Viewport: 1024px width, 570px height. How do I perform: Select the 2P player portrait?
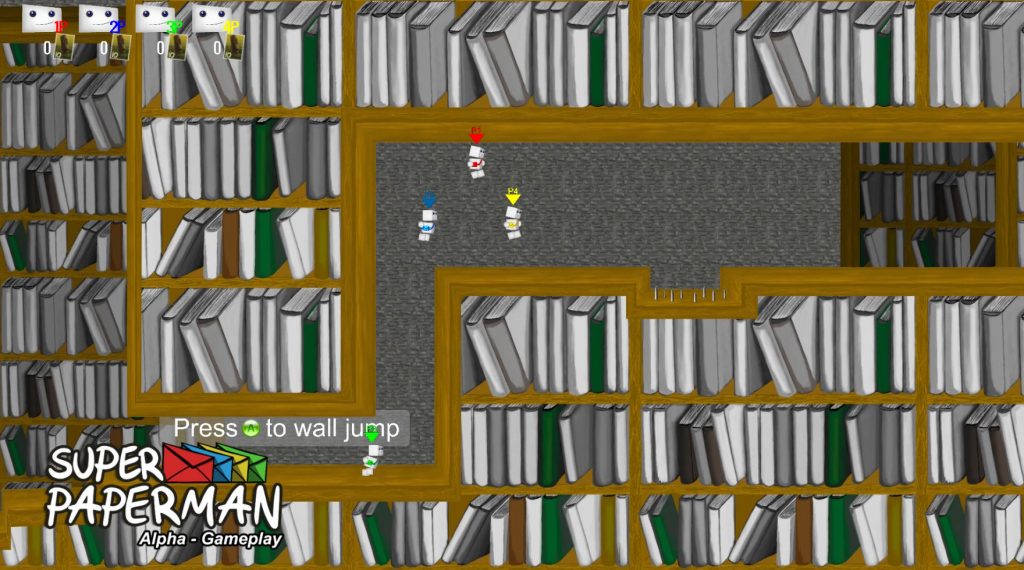(98, 17)
